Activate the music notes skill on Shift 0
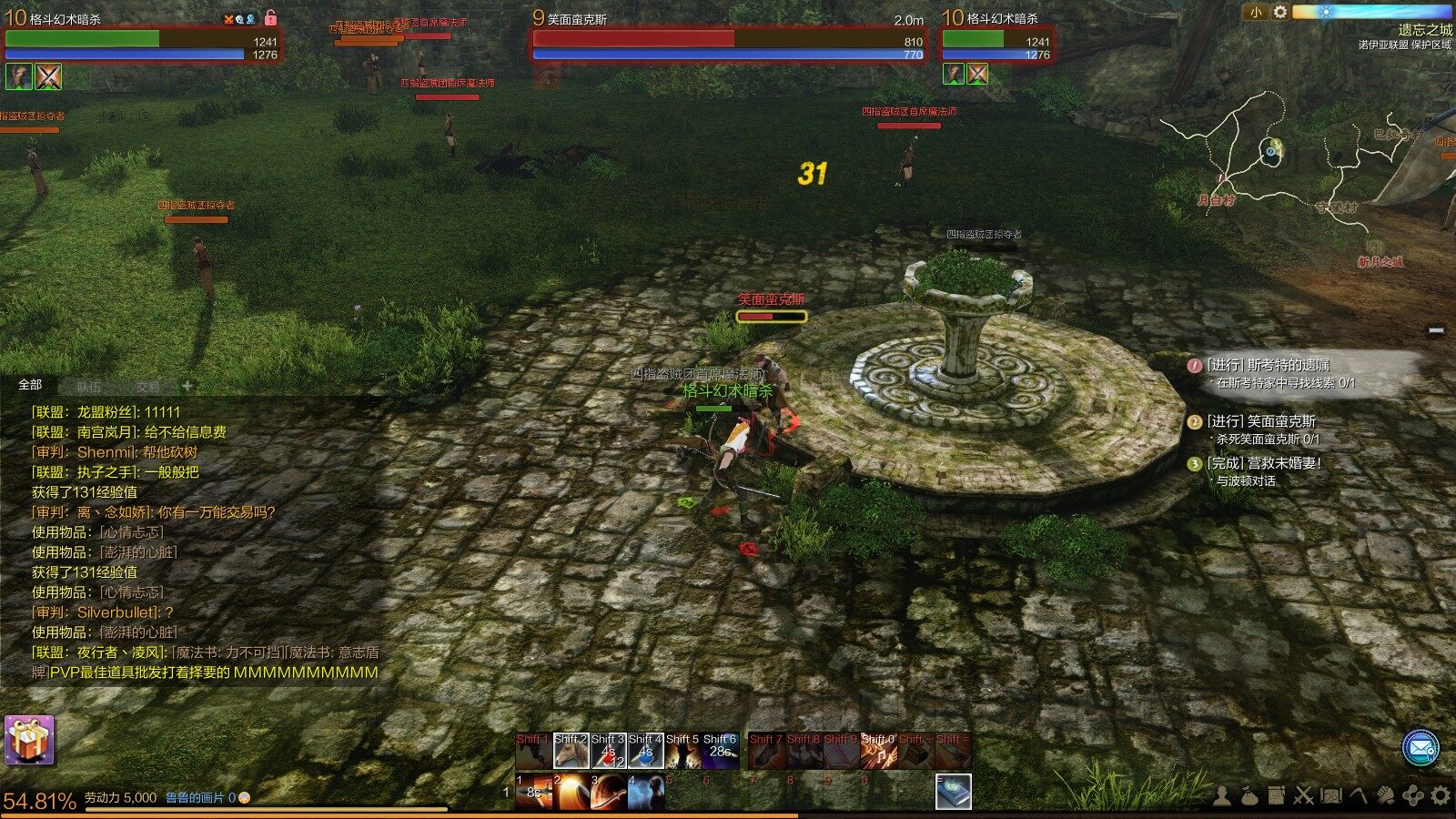 [878, 752]
